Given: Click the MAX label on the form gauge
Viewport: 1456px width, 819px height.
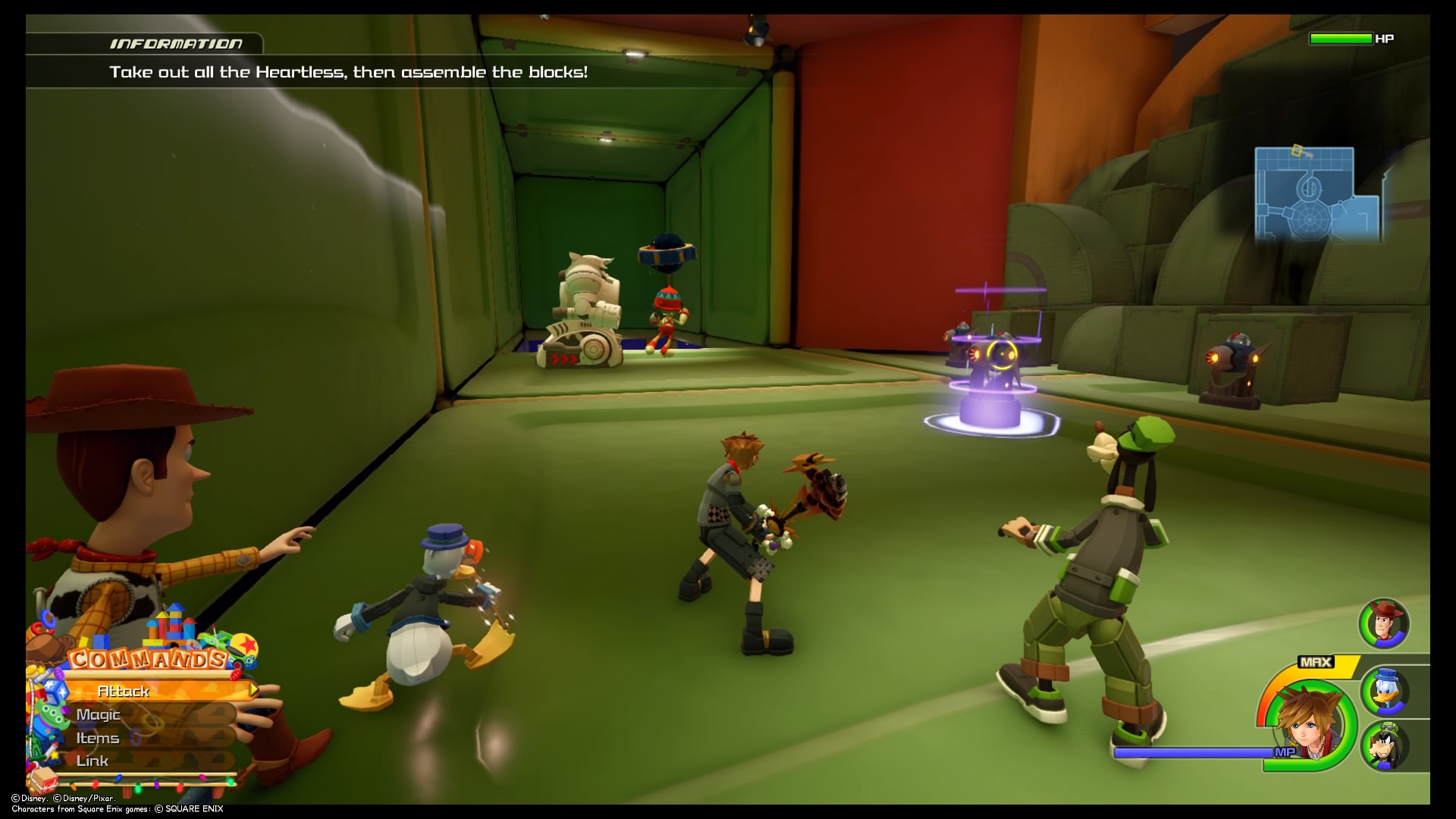Looking at the screenshot, I should click(1316, 661).
